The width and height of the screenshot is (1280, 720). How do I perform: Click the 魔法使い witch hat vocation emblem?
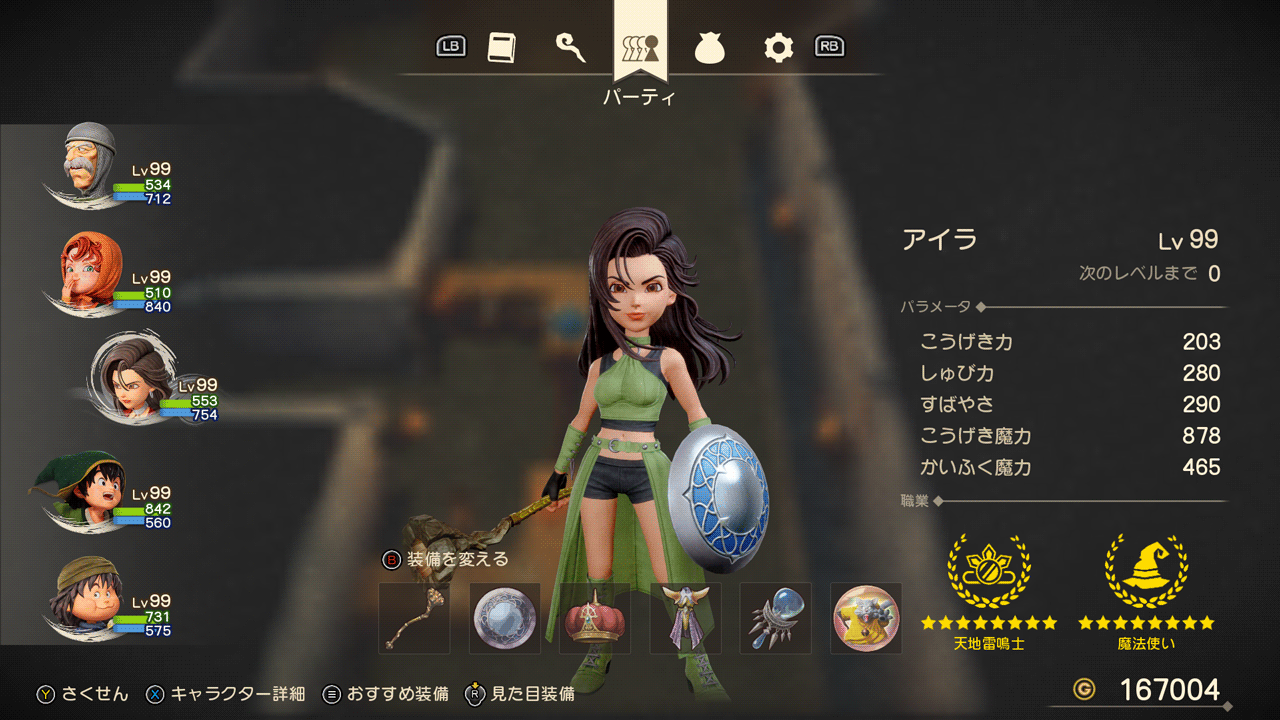tap(1146, 572)
